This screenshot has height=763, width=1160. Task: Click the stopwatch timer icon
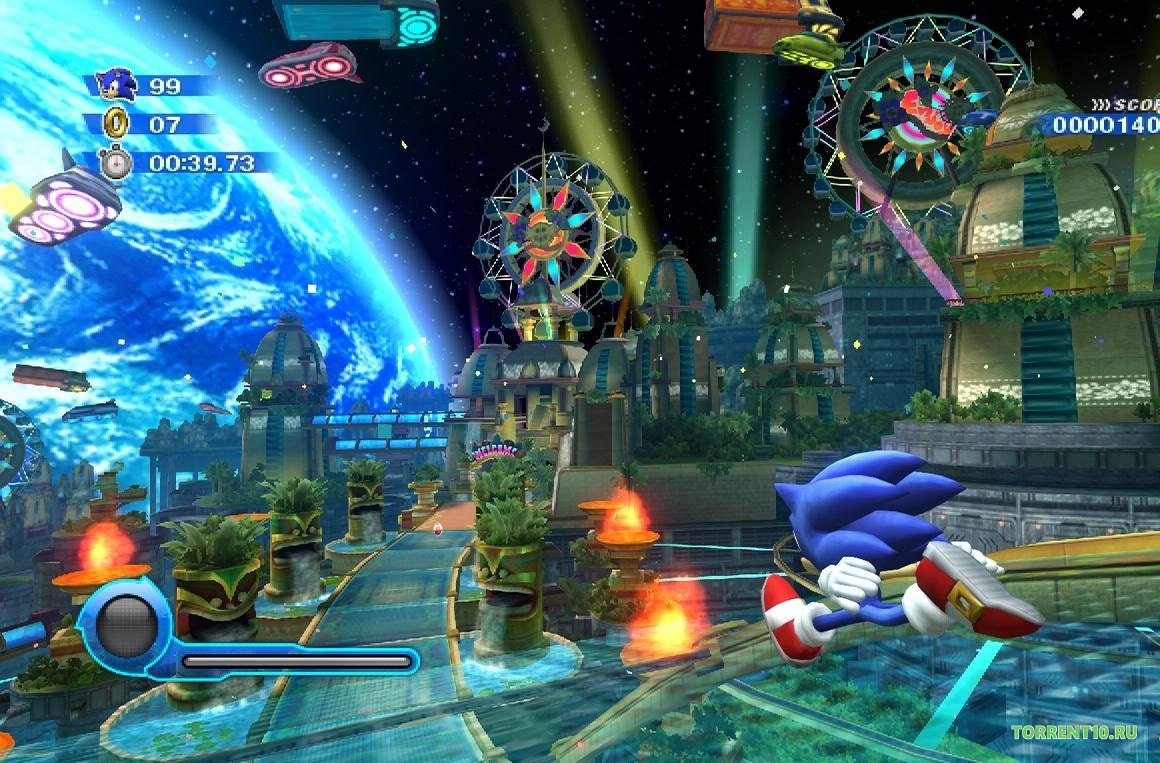tap(116, 161)
